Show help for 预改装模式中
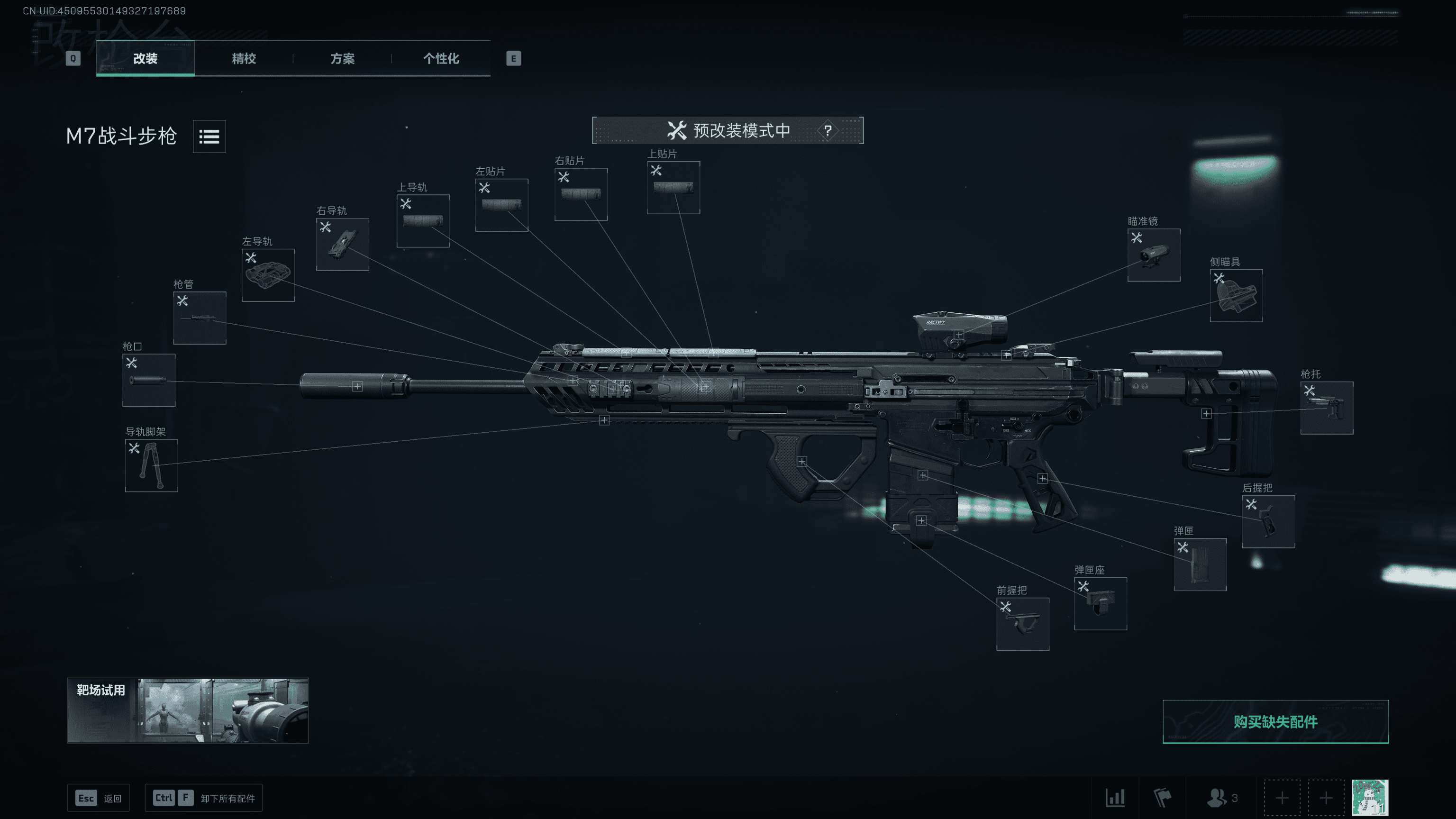Viewport: 1456px width, 819px height. pyautogui.click(x=828, y=130)
